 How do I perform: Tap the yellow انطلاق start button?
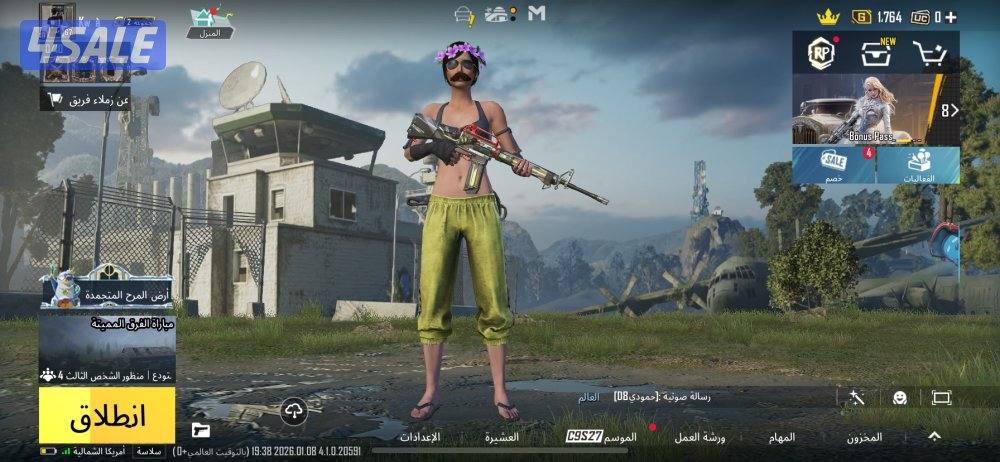(107, 416)
